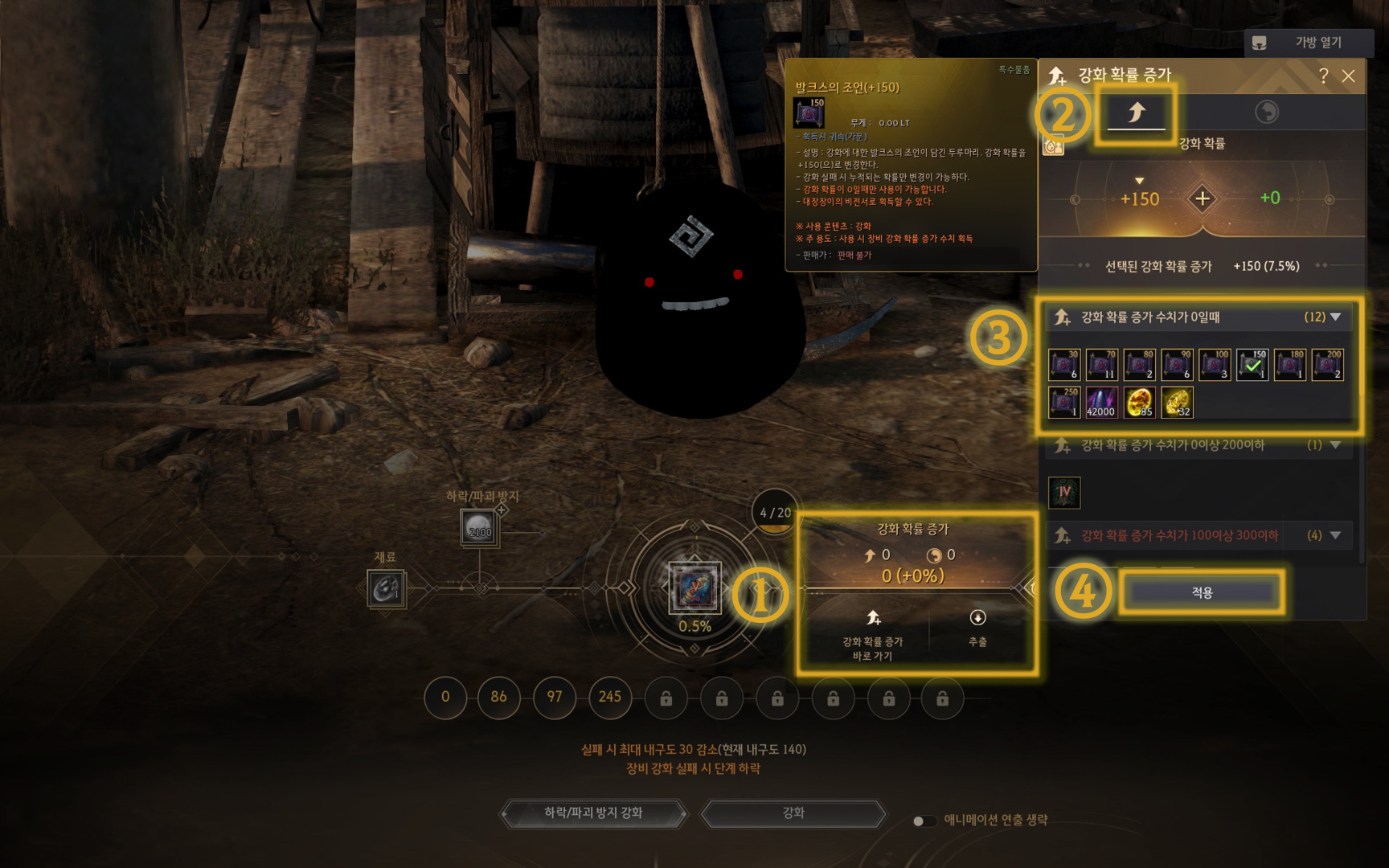Select the +250 Valks' Advice scroll
This screenshot has width=1389, height=868.
pyautogui.click(x=1064, y=403)
